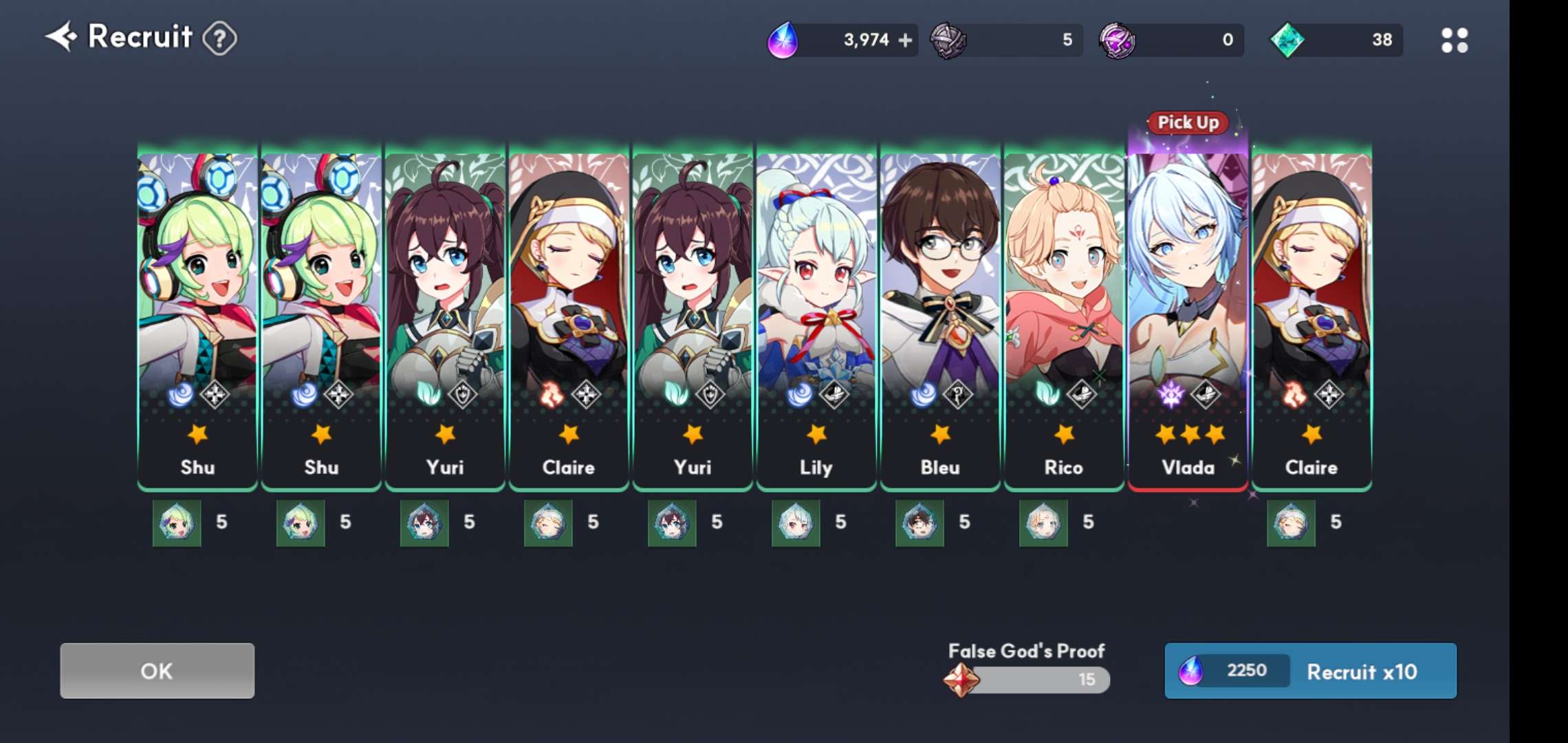The image size is (1568, 743).
Task: Tap the False God's Proof gauge
Action: [1027, 680]
